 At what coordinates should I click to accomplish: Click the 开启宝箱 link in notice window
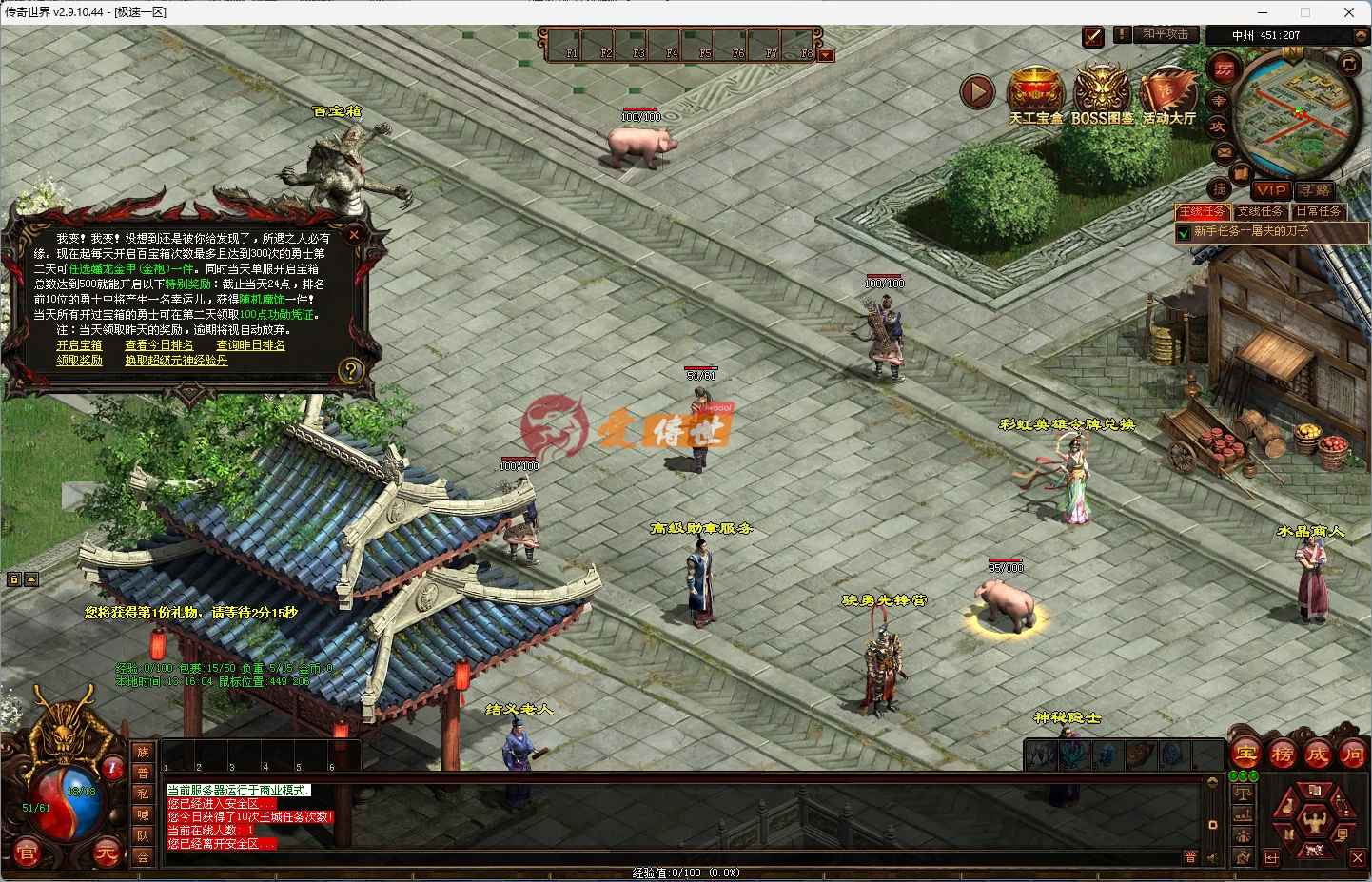(79, 344)
